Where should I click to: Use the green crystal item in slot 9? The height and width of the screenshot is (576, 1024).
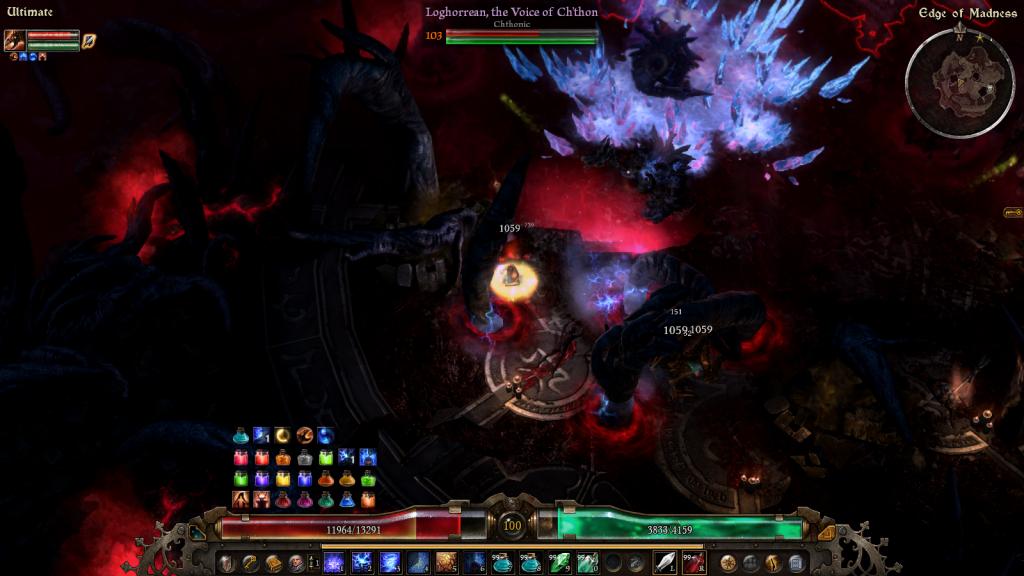[x=557, y=563]
